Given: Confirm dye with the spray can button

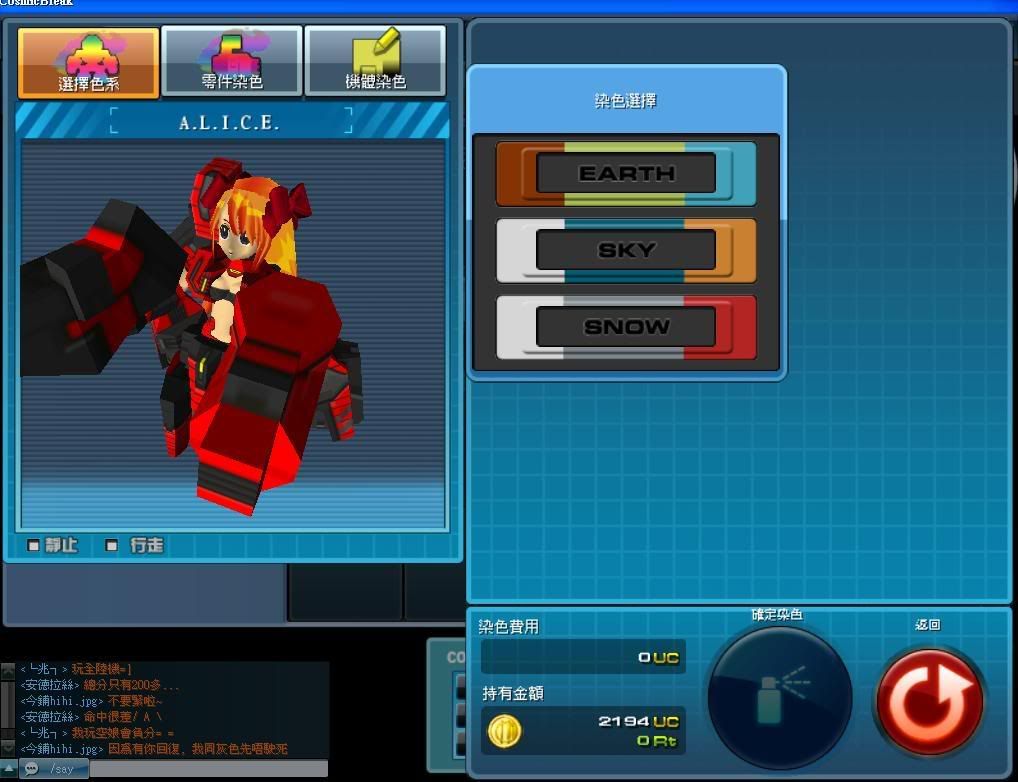Looking at the screenshot, I should (x=780, y=697).
